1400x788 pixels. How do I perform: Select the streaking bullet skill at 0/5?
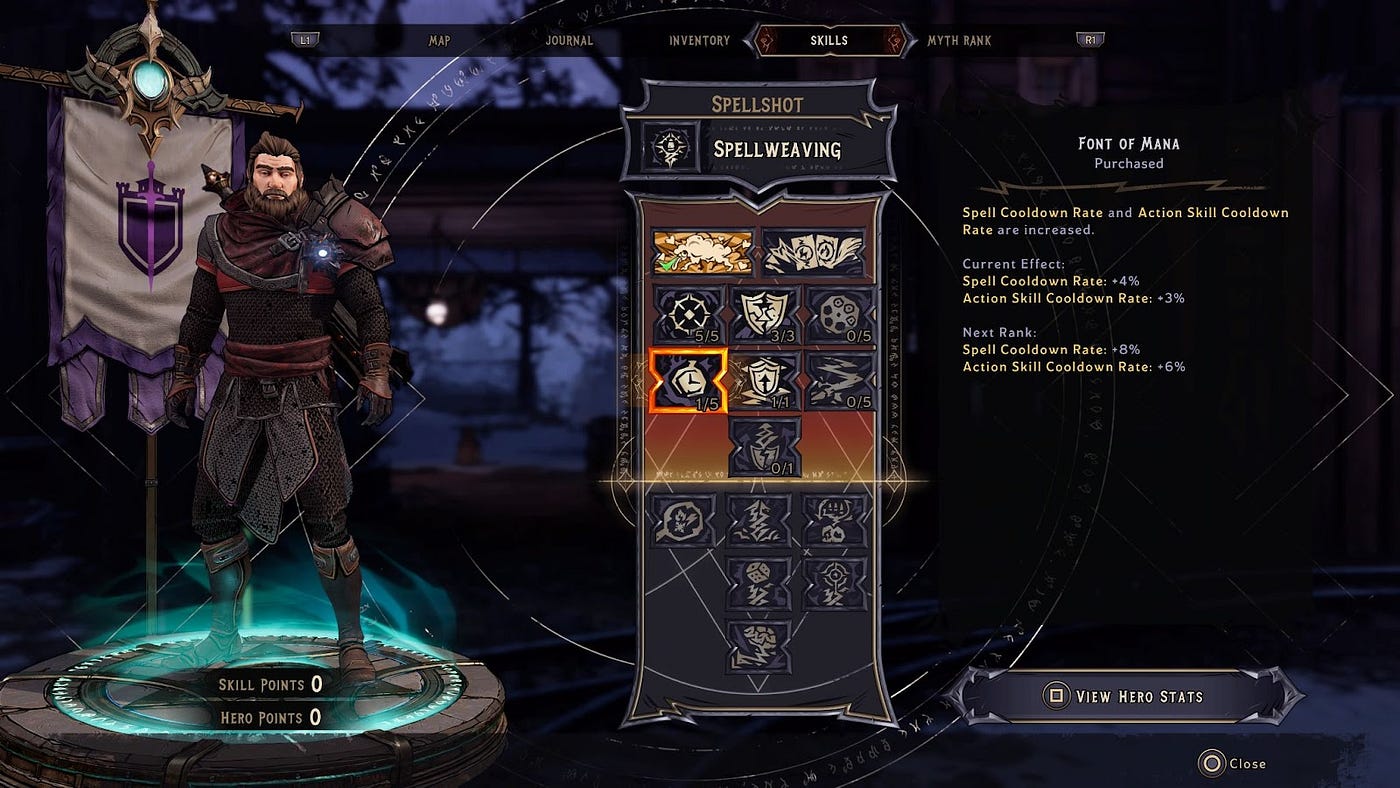(x=840, y=380)
